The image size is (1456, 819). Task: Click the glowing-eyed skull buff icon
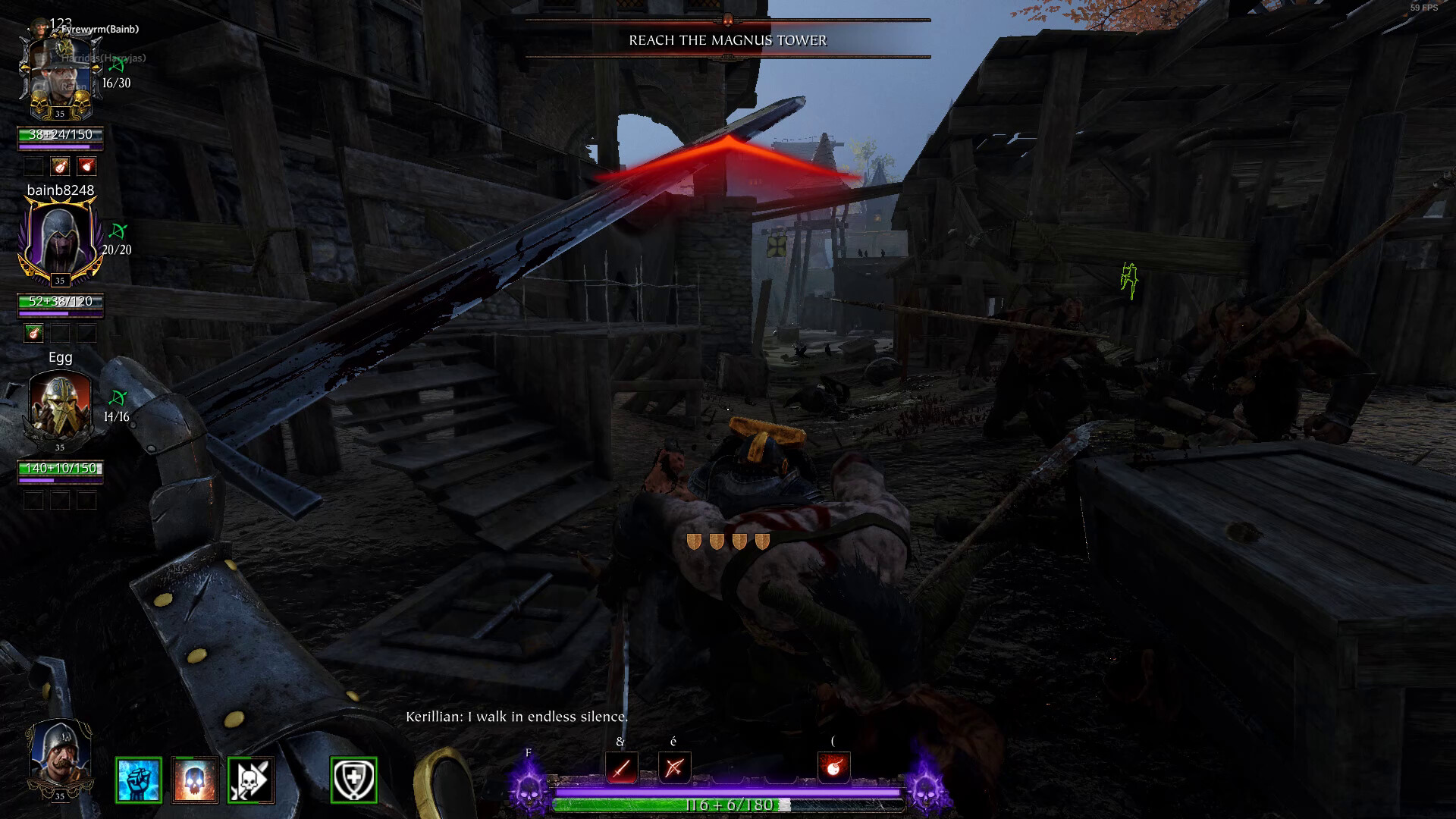[x=195, y=780]
